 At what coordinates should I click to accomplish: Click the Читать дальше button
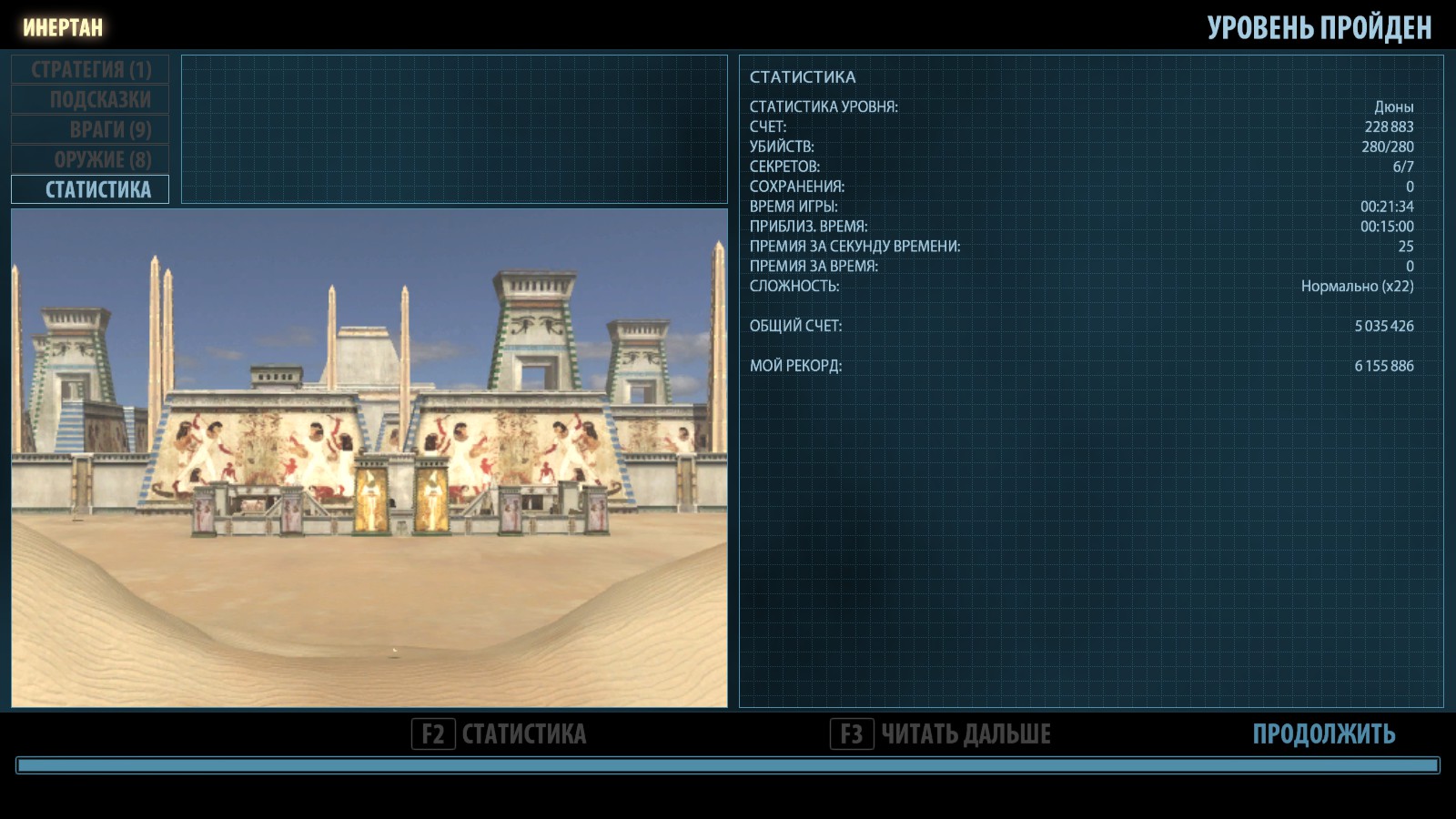[x=941, y=733]
